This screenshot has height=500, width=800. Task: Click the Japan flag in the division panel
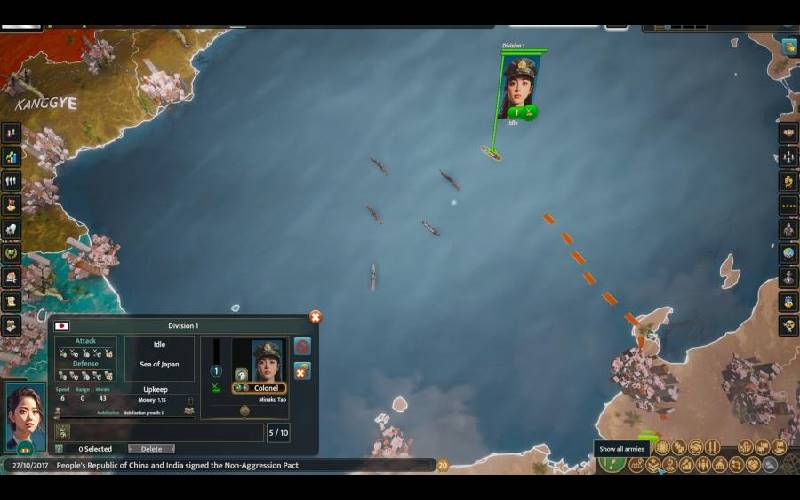coord(62,326)
